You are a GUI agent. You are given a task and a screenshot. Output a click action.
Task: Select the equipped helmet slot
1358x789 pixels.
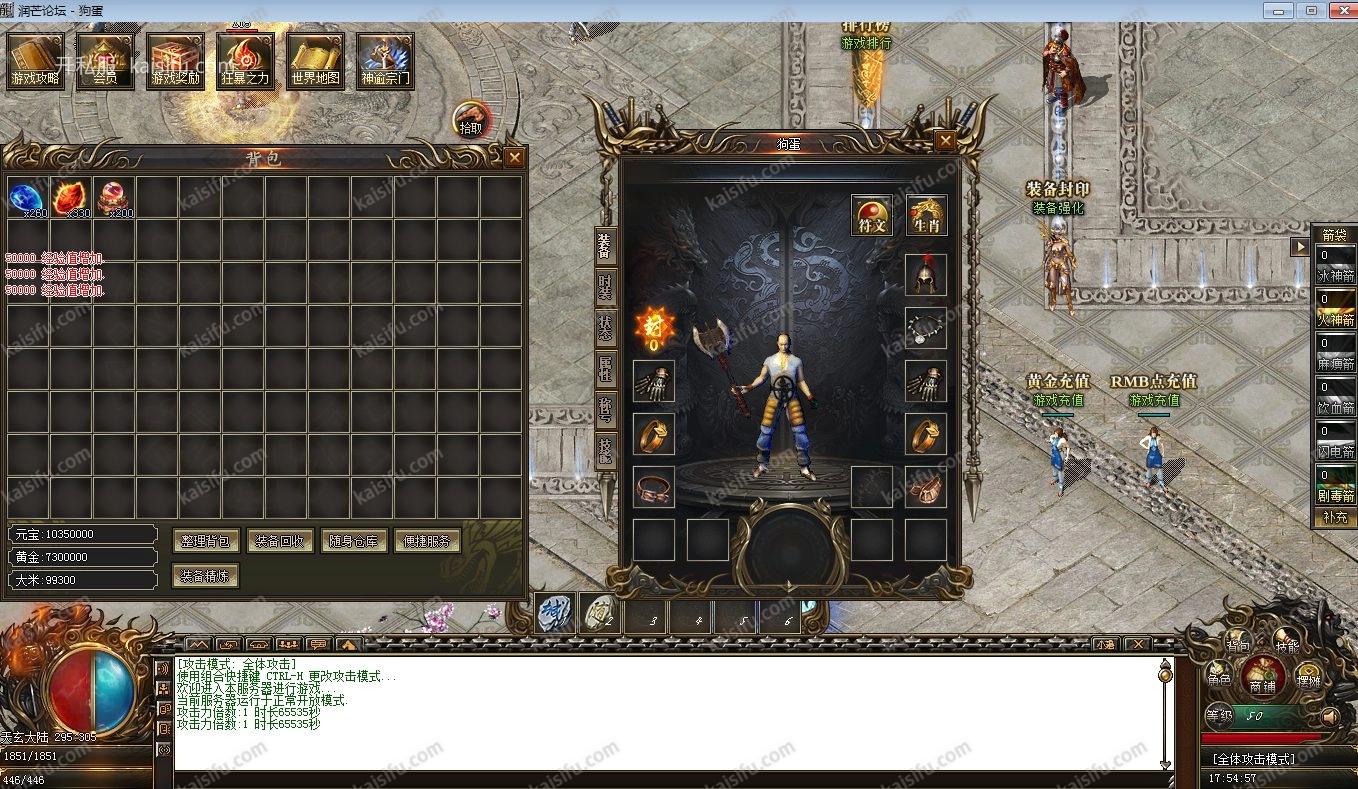point(926,274)
